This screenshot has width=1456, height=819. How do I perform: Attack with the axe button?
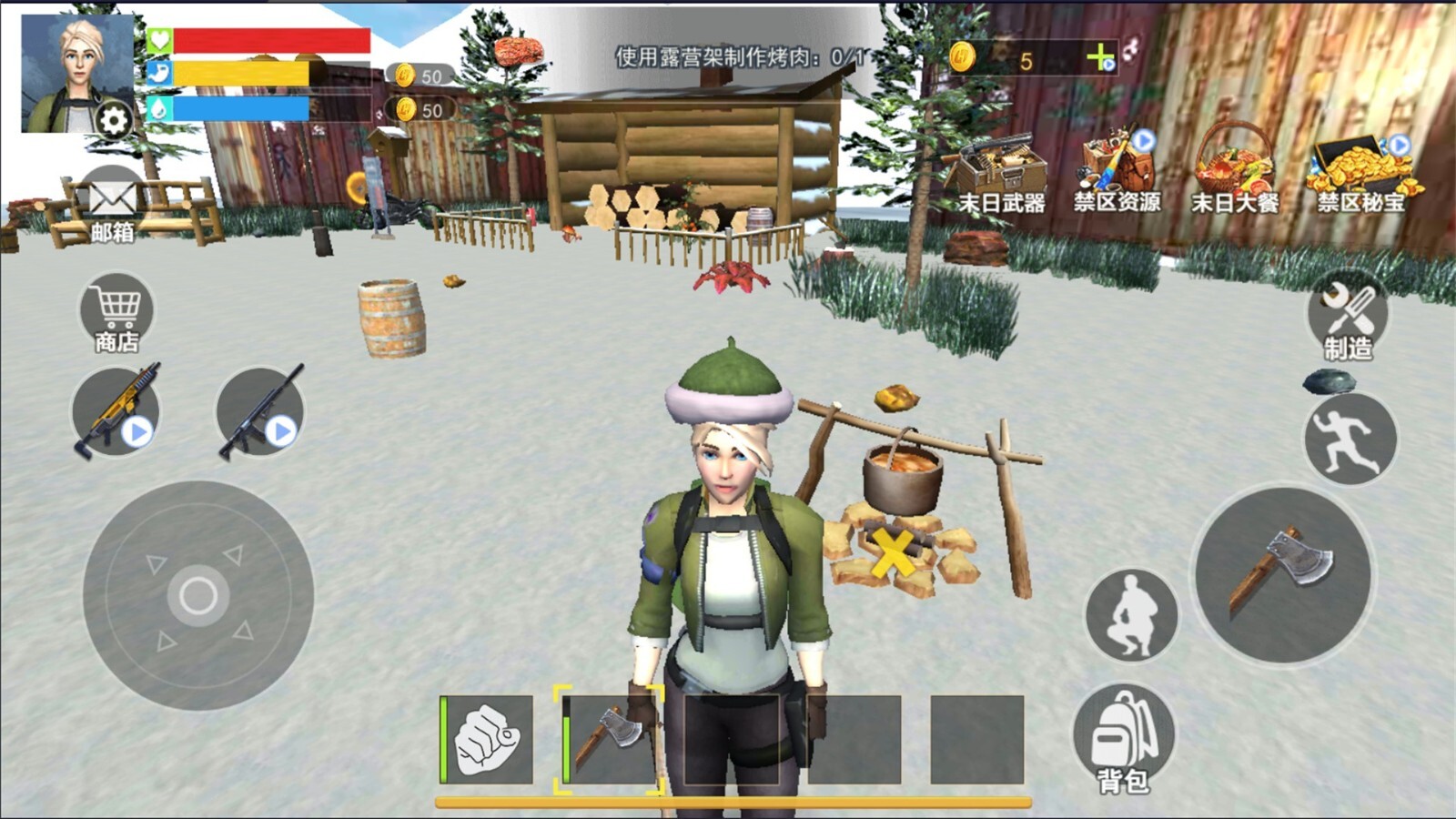[x=1283, y=575]
